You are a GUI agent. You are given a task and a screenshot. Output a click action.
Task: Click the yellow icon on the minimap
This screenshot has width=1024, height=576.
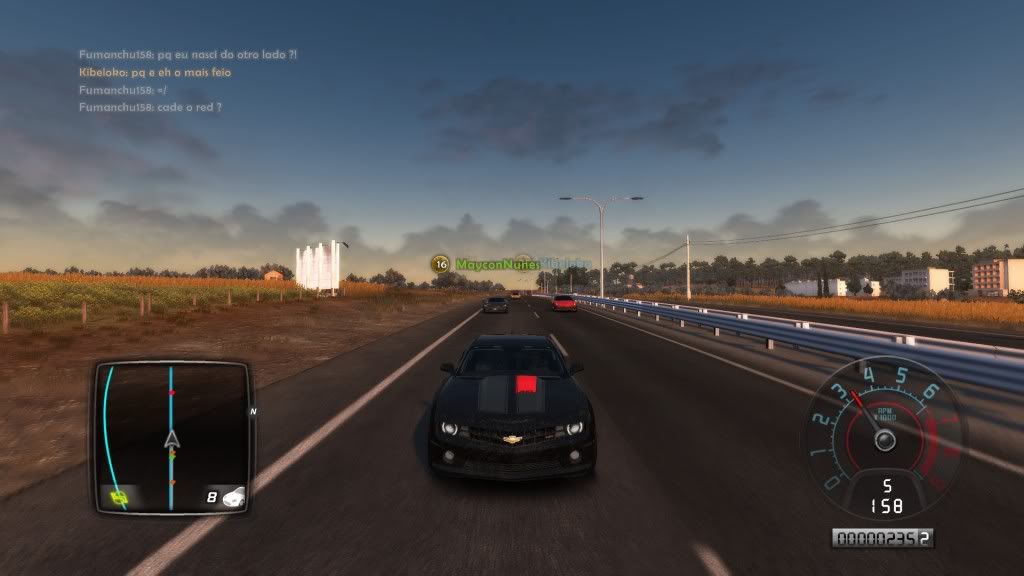pos(119,496)
